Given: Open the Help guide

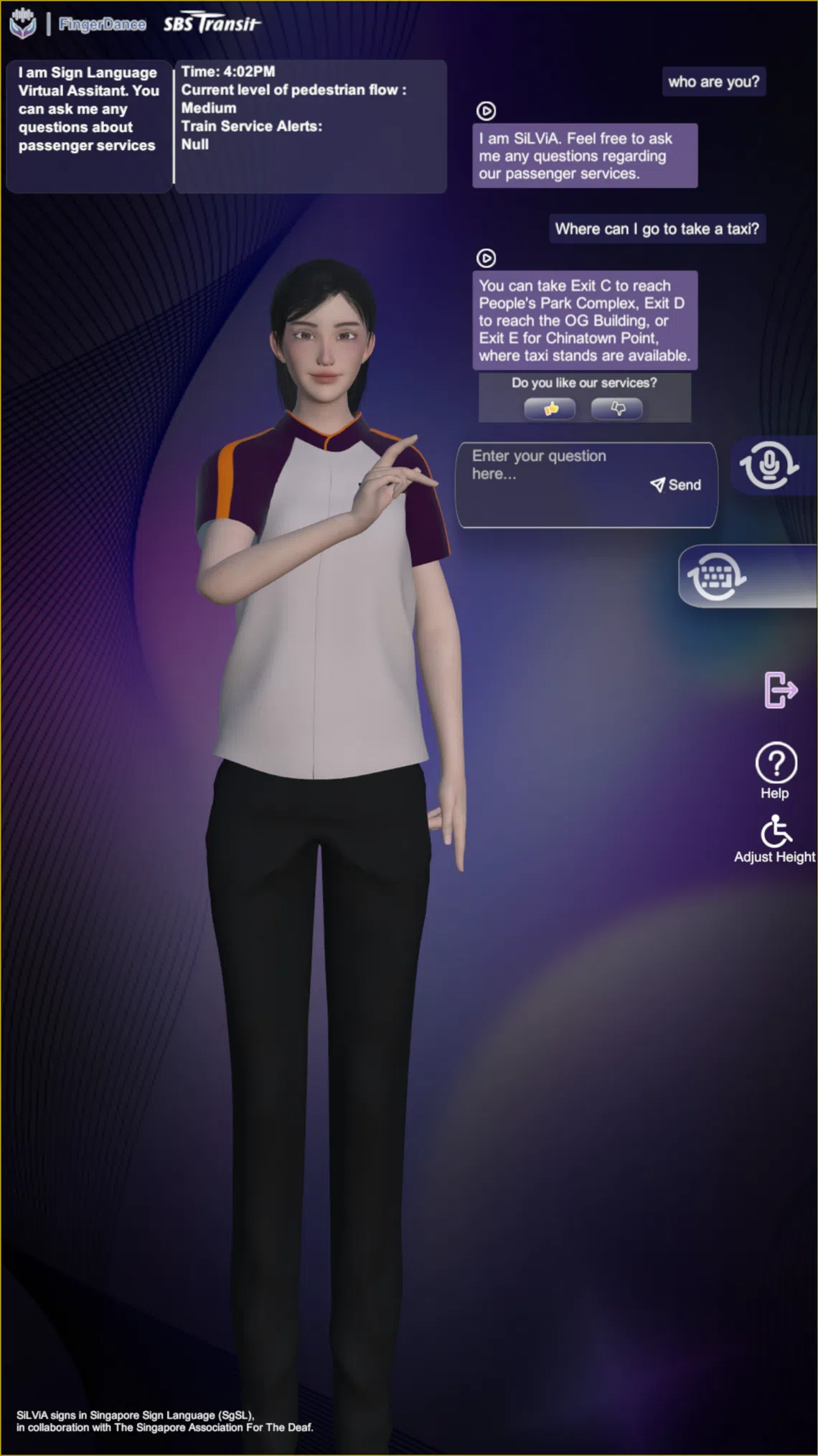Looking at the screenshot, I should tap(776, 770).
